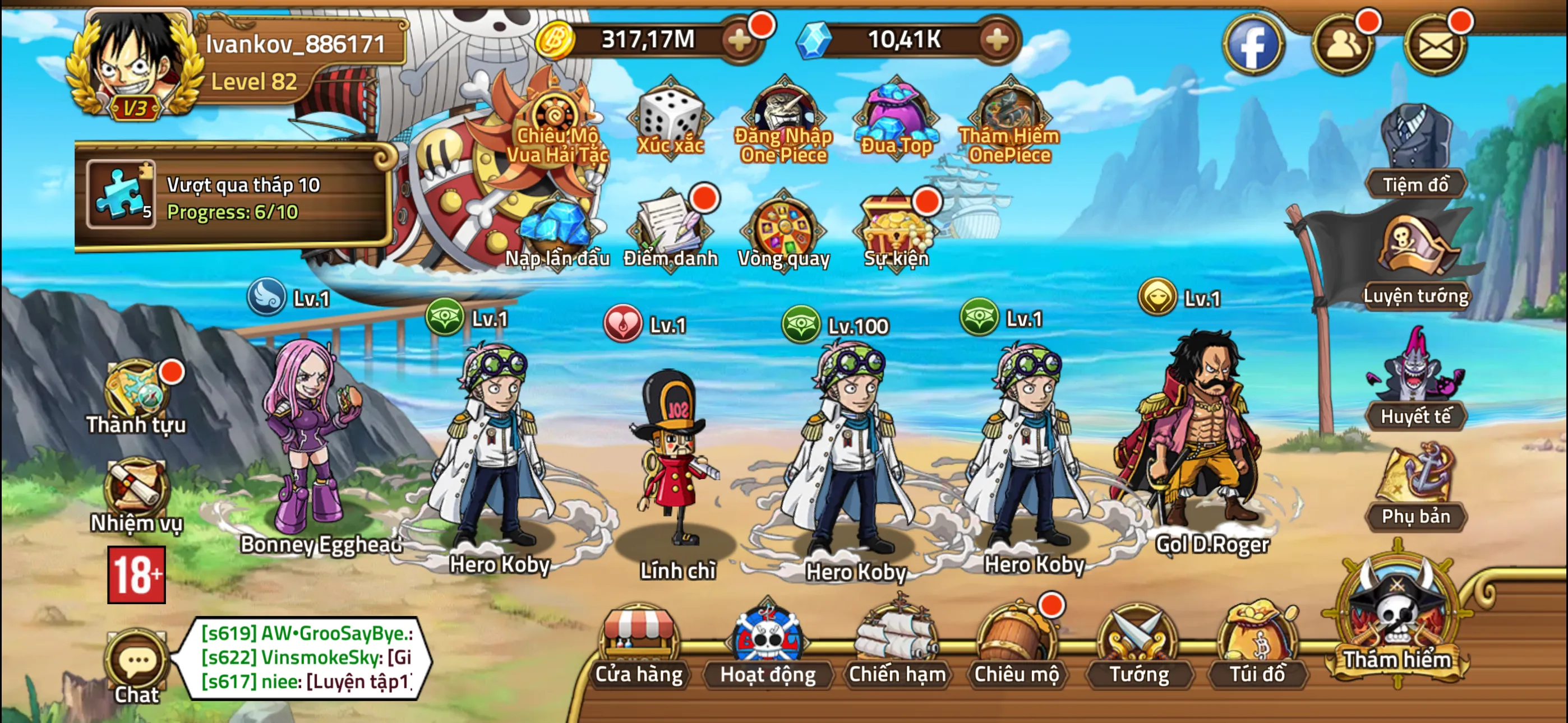Open the Vòng quay spin wheel
Image resolution: width=1568 pixels, height=723 pixels.
click(783, 228)
